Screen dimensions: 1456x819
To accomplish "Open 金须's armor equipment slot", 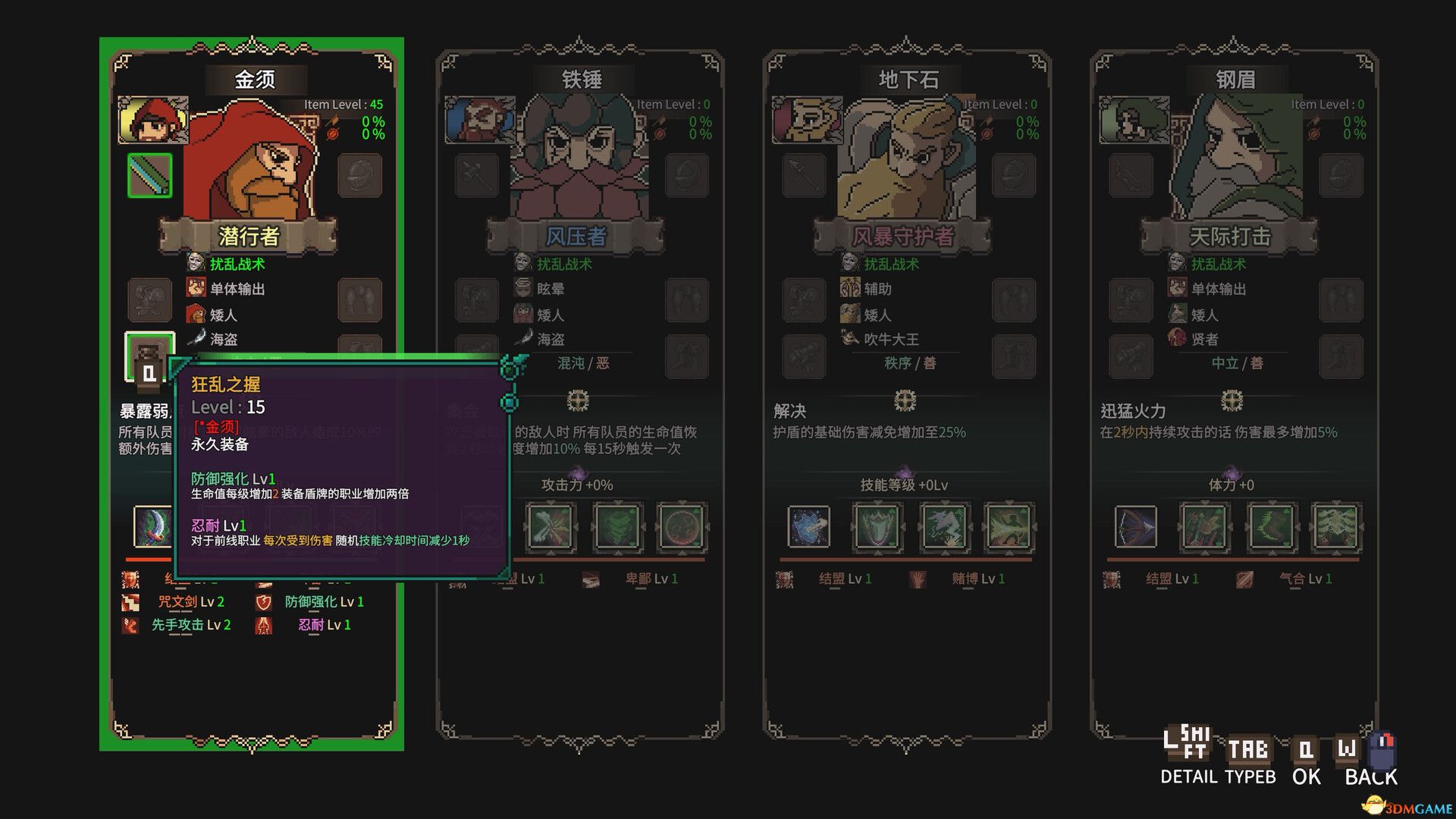I will (149, 300).
